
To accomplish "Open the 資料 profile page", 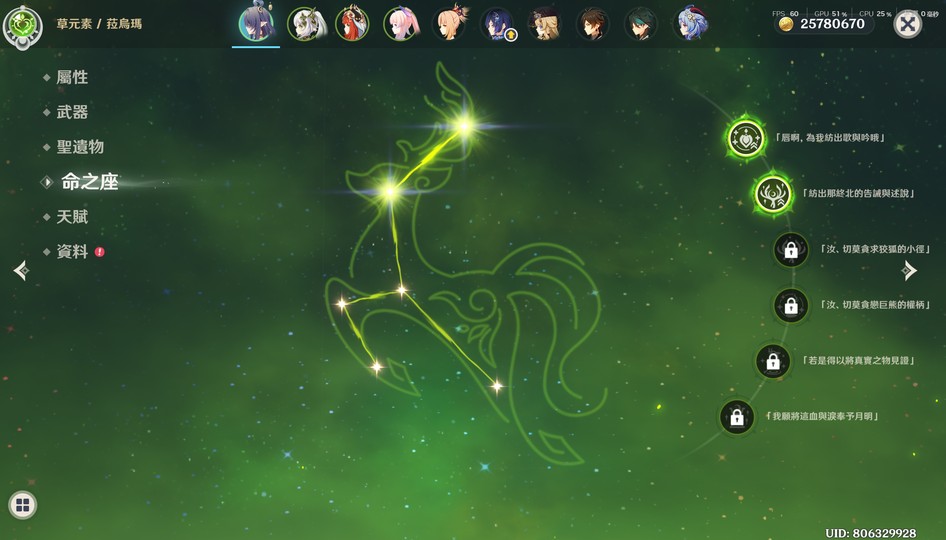I will coord(72,252).
